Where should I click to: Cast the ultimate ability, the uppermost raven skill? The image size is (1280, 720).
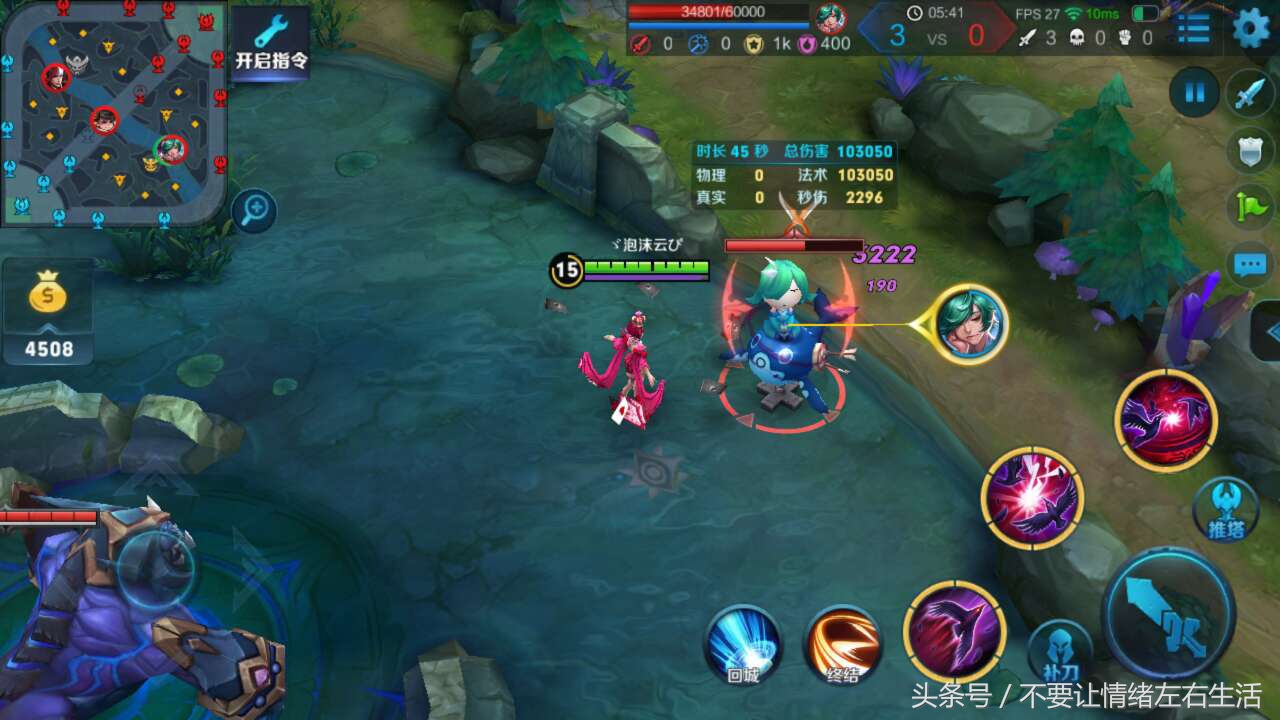(x=1165, y=420)
